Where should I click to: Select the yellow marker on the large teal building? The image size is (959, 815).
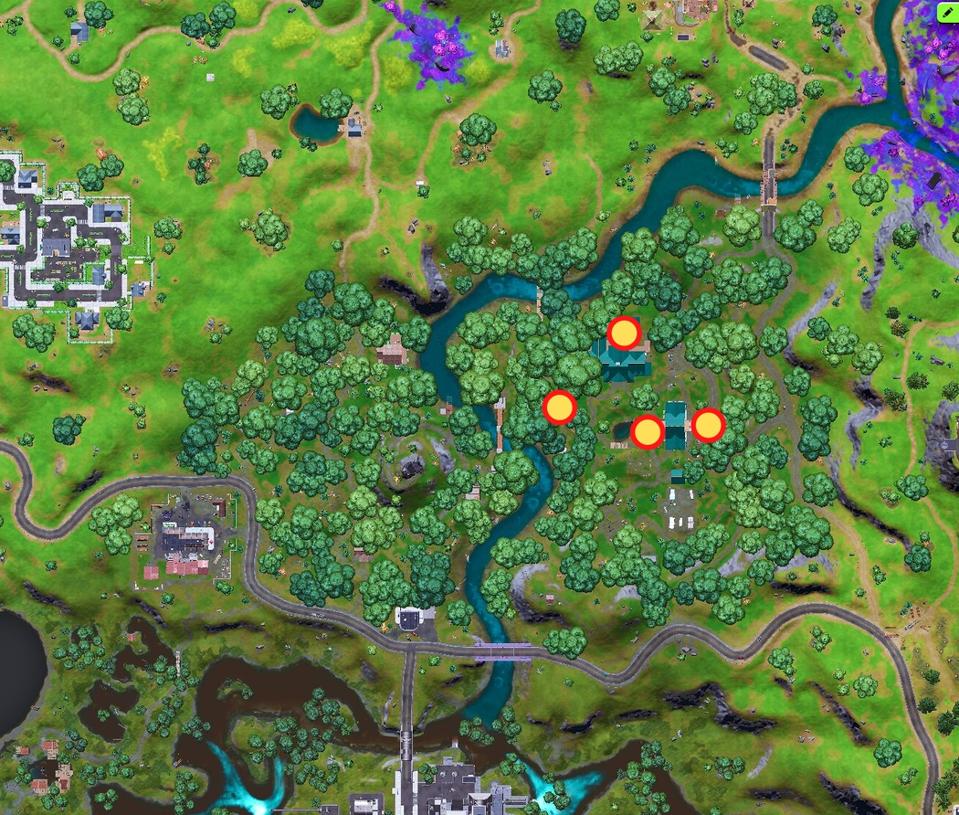[x=624, y=333]
